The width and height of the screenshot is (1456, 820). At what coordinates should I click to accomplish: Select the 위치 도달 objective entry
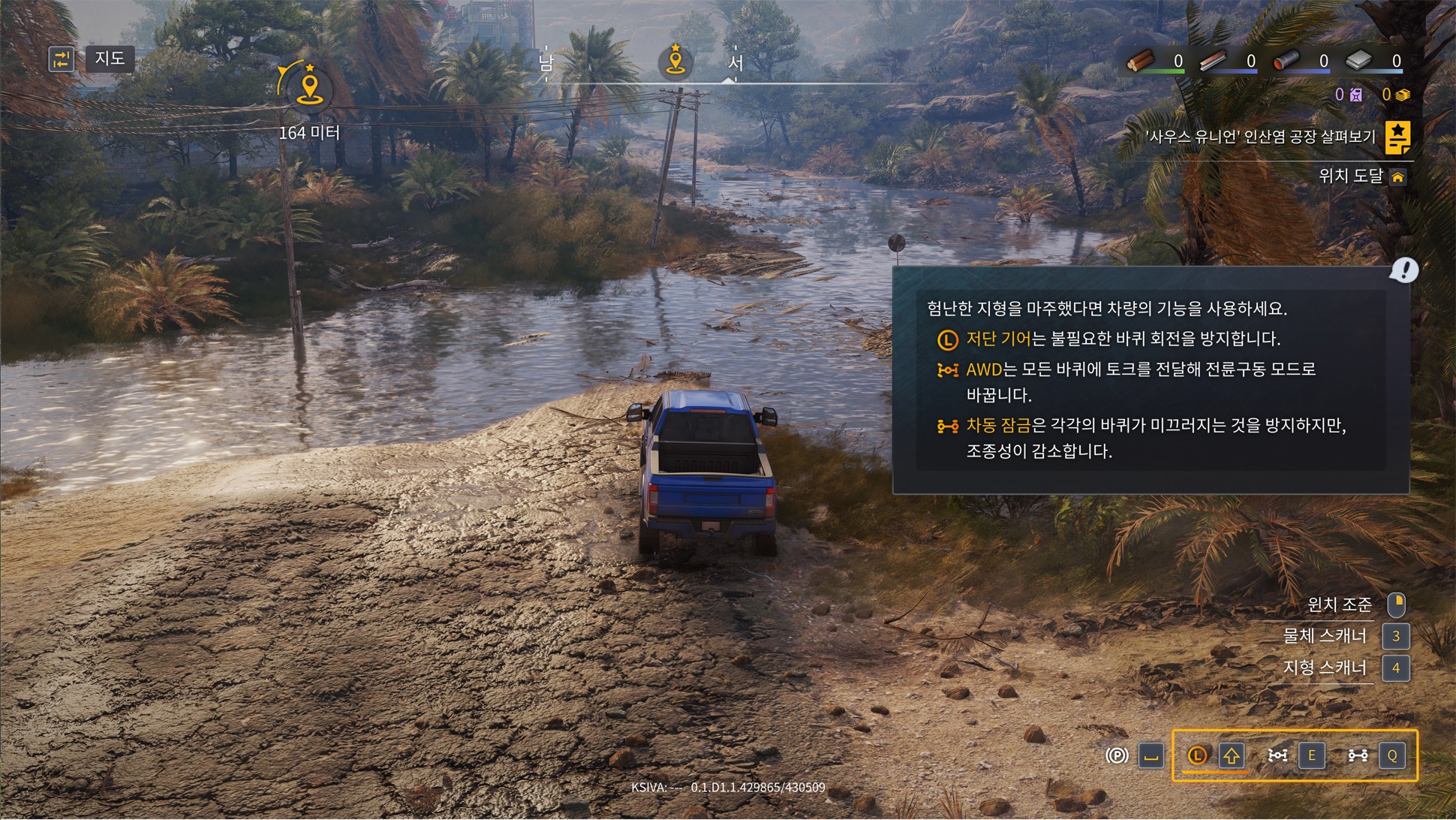coord(1351,176)
